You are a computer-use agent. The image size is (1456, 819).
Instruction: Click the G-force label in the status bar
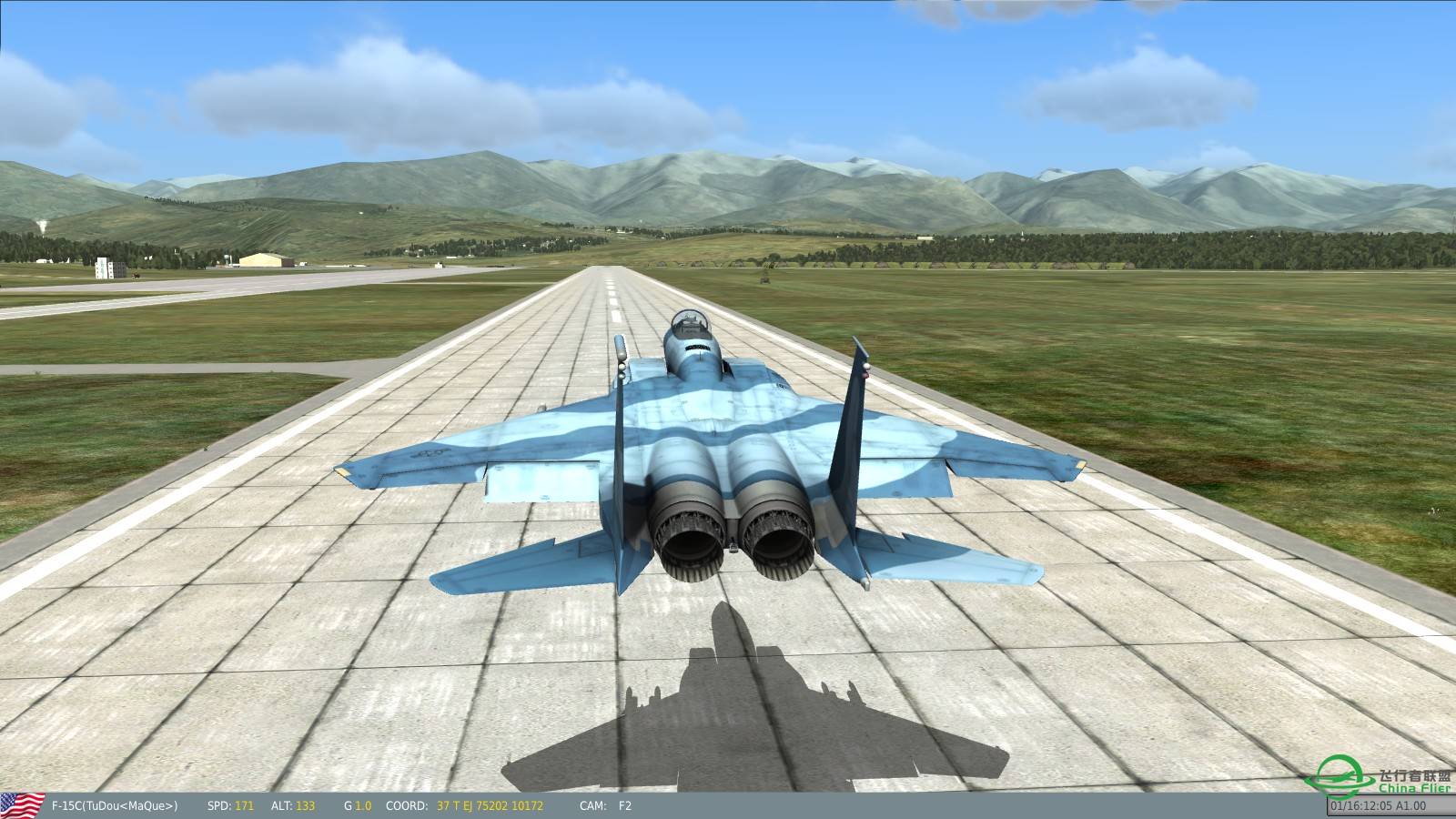pos(349,805)
